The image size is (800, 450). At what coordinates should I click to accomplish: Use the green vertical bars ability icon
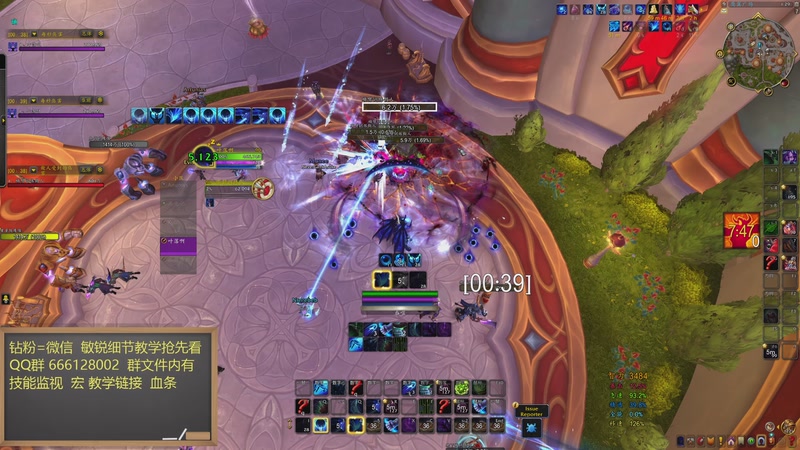(427, 406)
